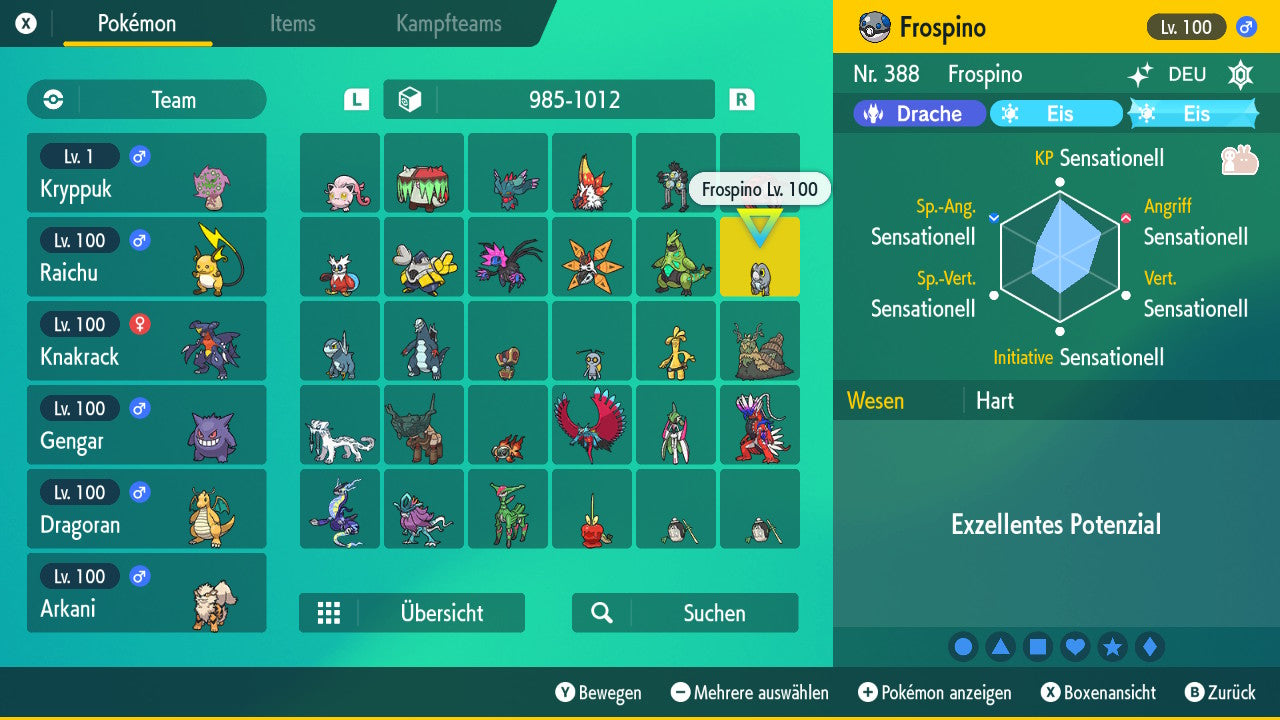Click the grid icon on the Übersicht button
The width and height of the screenshot is (1280, 720).
[x=330, y=612]
